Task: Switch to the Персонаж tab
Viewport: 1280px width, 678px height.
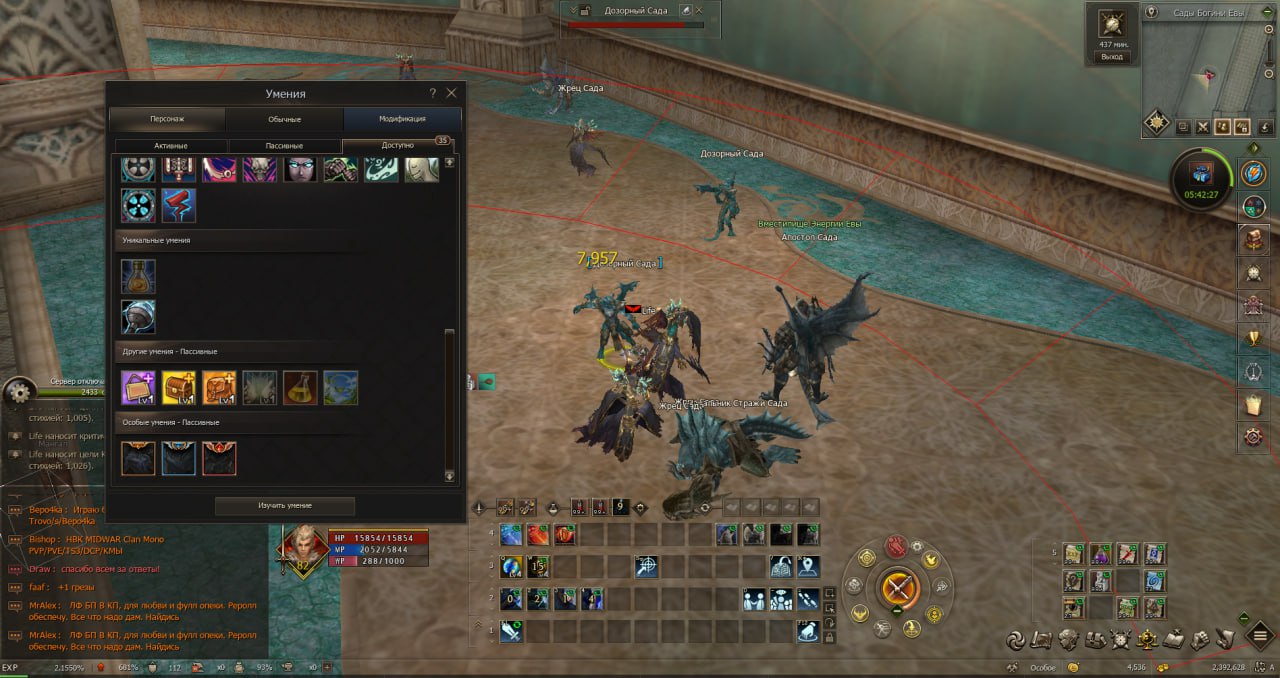Action: point(167,119)
